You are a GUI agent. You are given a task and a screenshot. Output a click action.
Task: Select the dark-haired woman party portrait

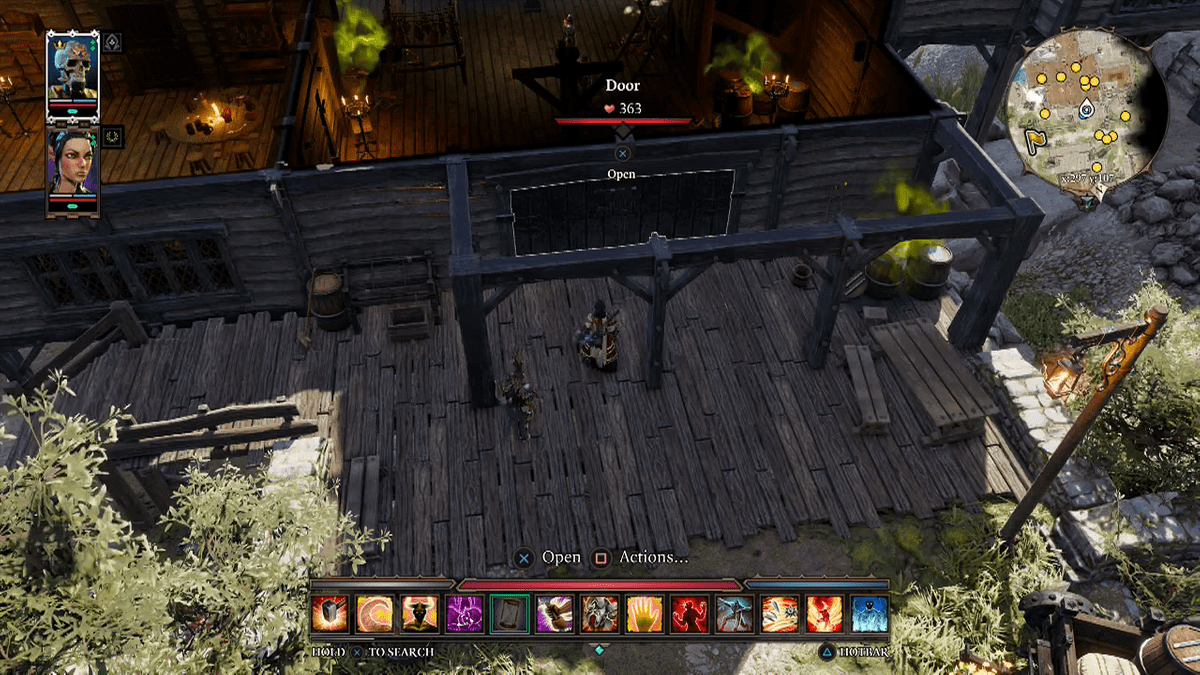click(x=73, y=169)
